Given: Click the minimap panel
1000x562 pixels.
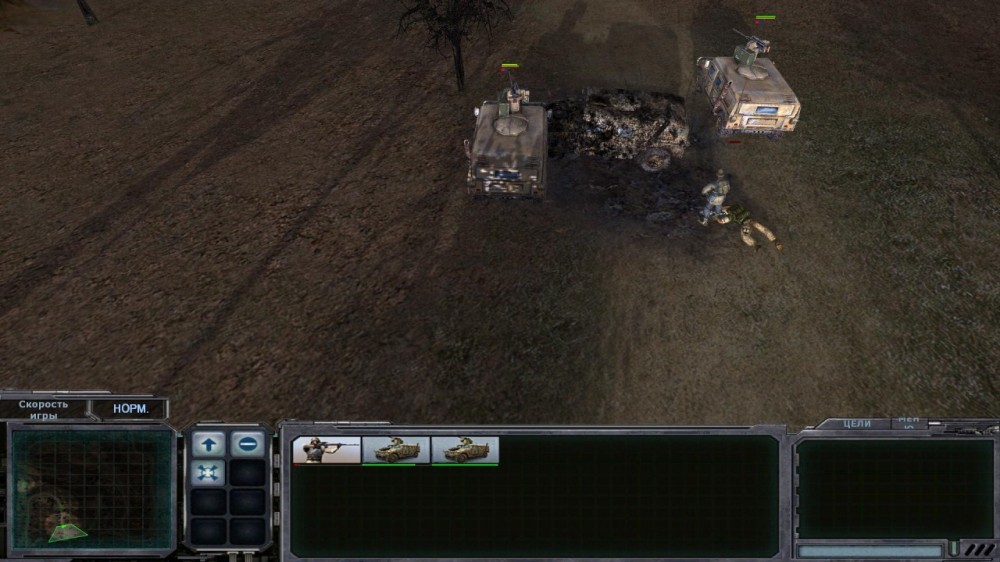Looking at the screenshot, I should [x=92, y=489].
